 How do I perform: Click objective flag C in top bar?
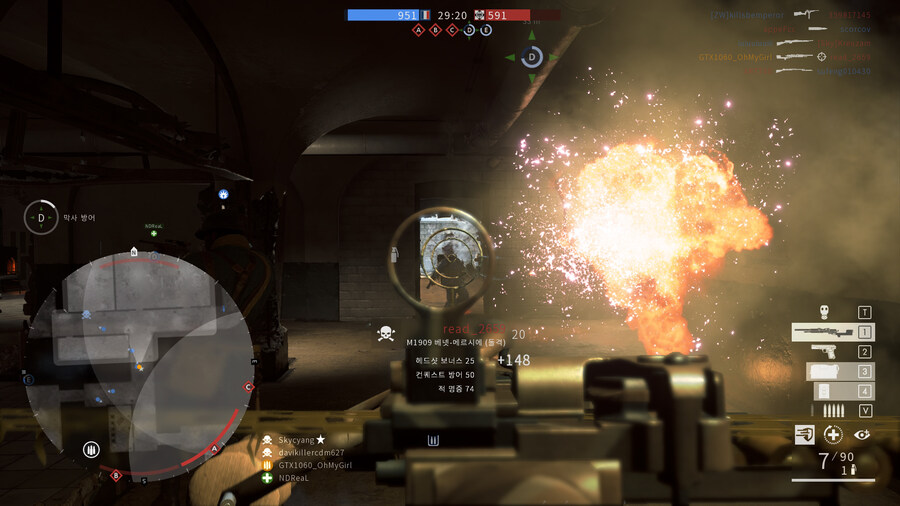click(x=452, y=30)
